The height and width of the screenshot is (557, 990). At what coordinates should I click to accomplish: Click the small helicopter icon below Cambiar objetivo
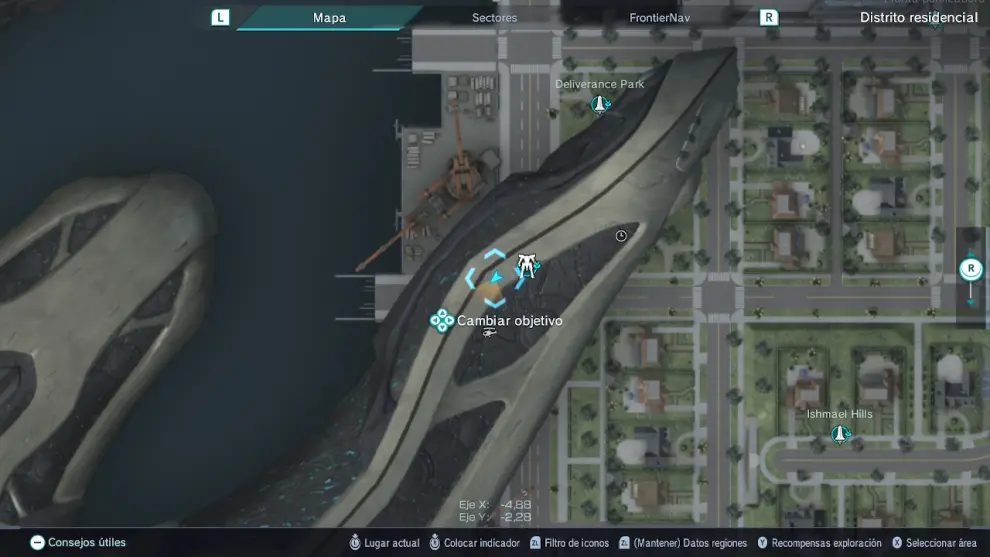pos(489,333)
